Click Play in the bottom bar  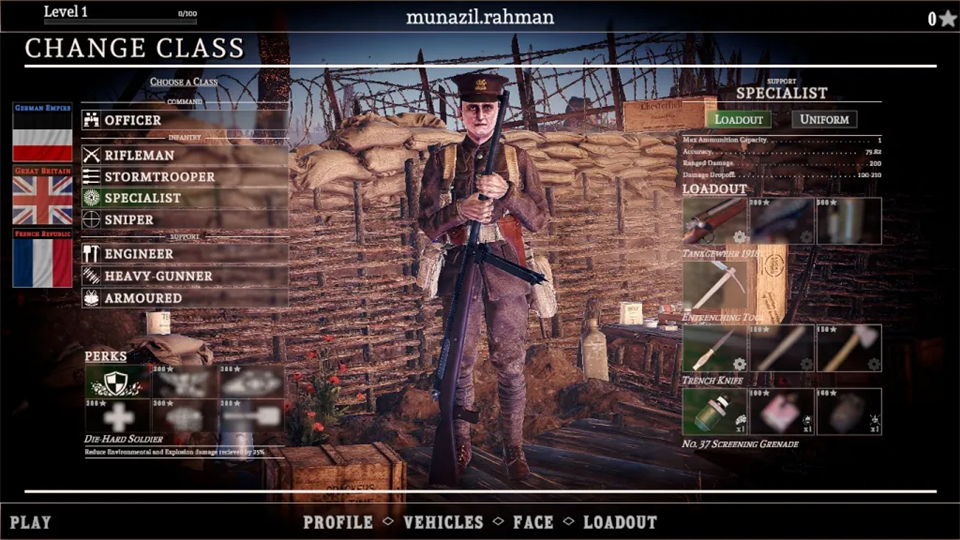[x=31, y=522]
